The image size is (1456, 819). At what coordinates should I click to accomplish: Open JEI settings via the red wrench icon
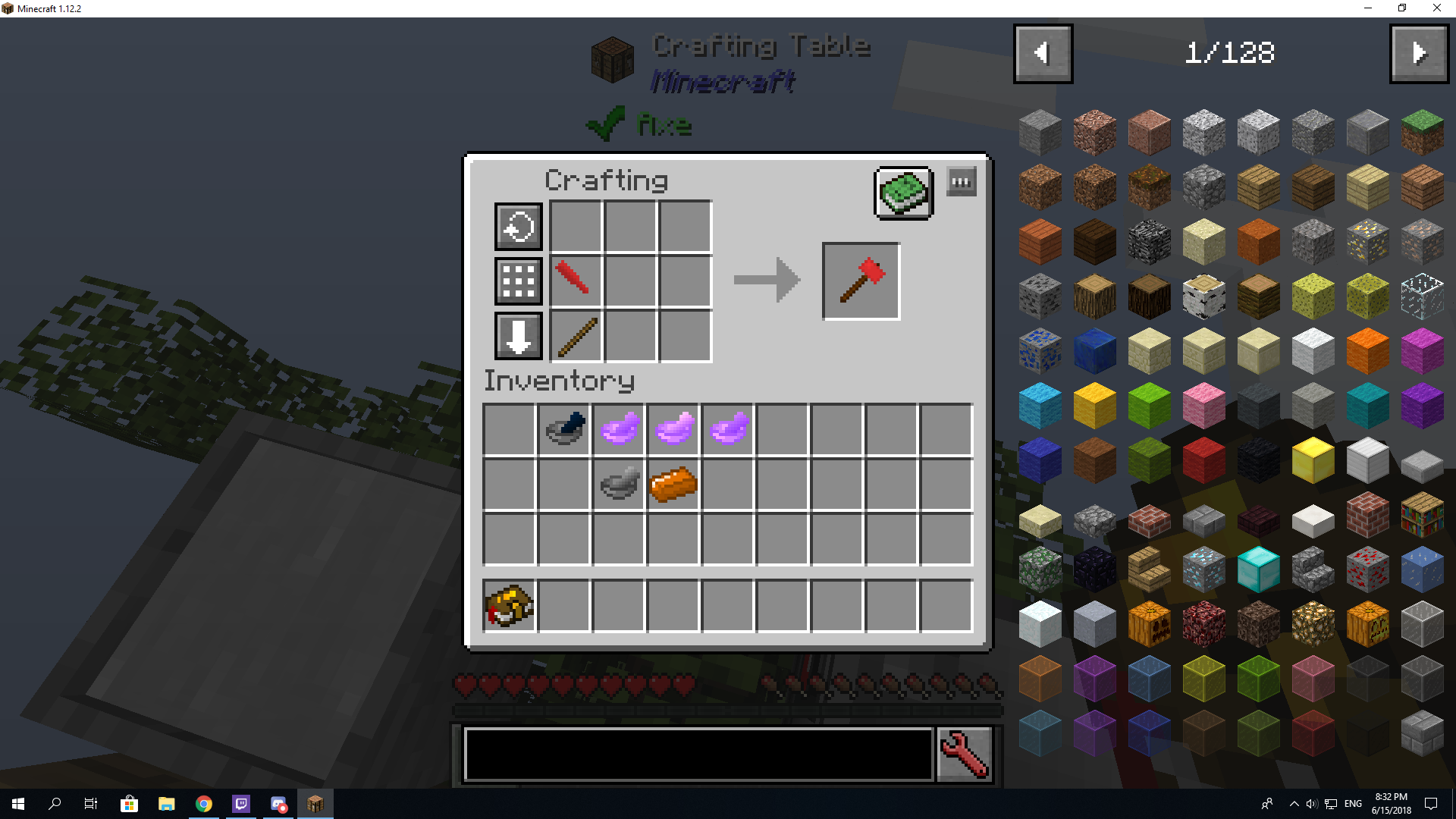(964, 755)
